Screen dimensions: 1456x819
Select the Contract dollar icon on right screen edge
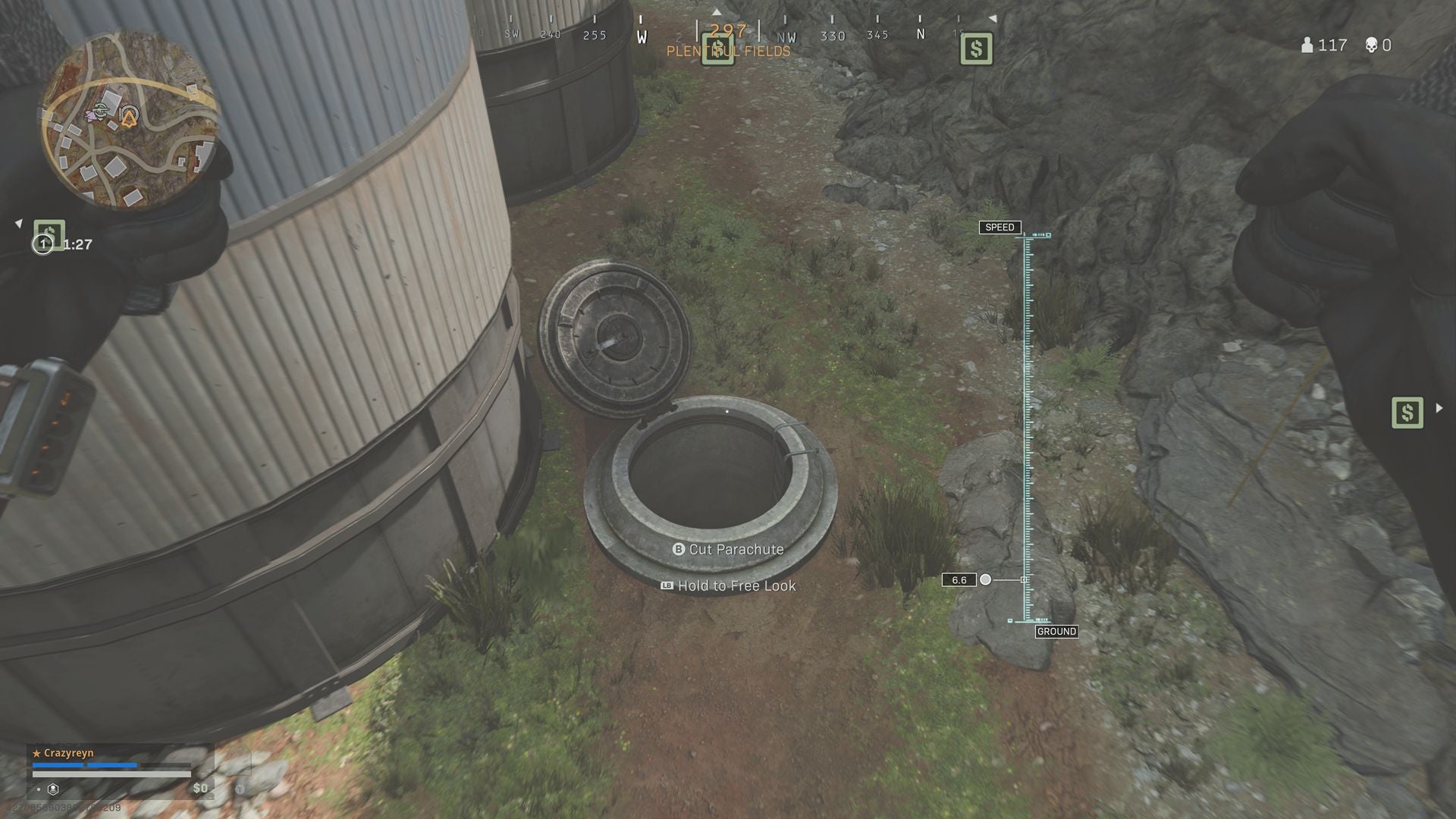pyautogui.click(x=1407, y=413)
